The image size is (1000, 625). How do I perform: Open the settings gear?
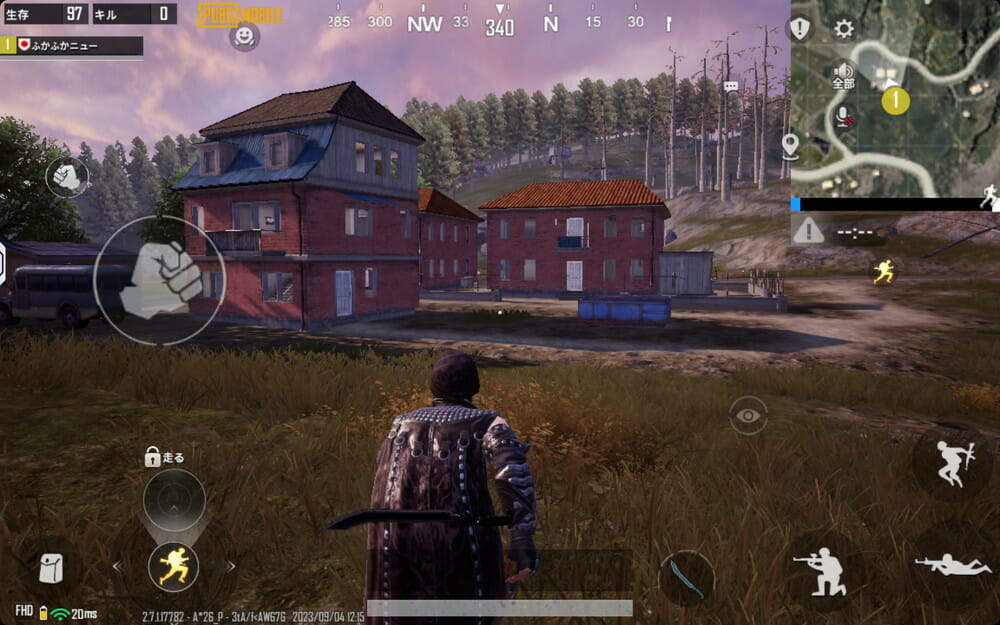(844, 29)
